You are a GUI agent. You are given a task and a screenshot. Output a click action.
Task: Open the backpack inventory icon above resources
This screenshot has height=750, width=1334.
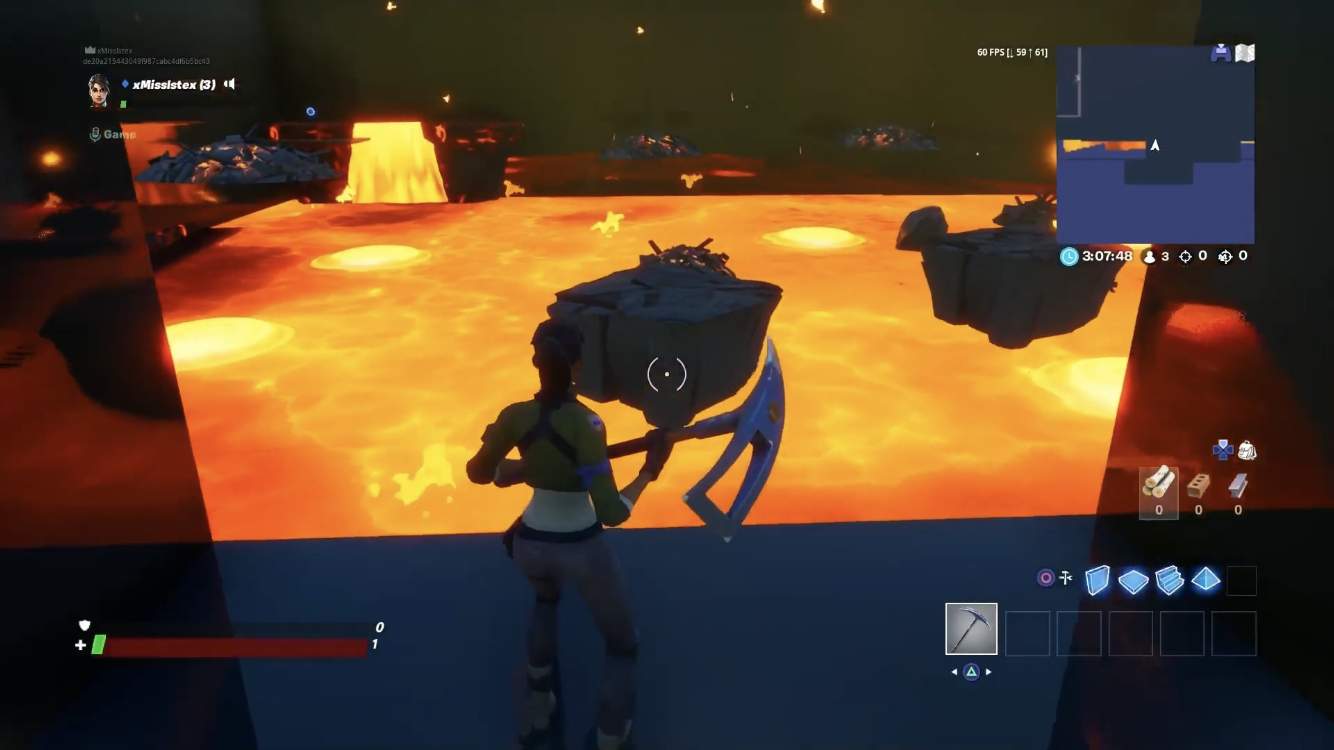(x=1247, y=450)
